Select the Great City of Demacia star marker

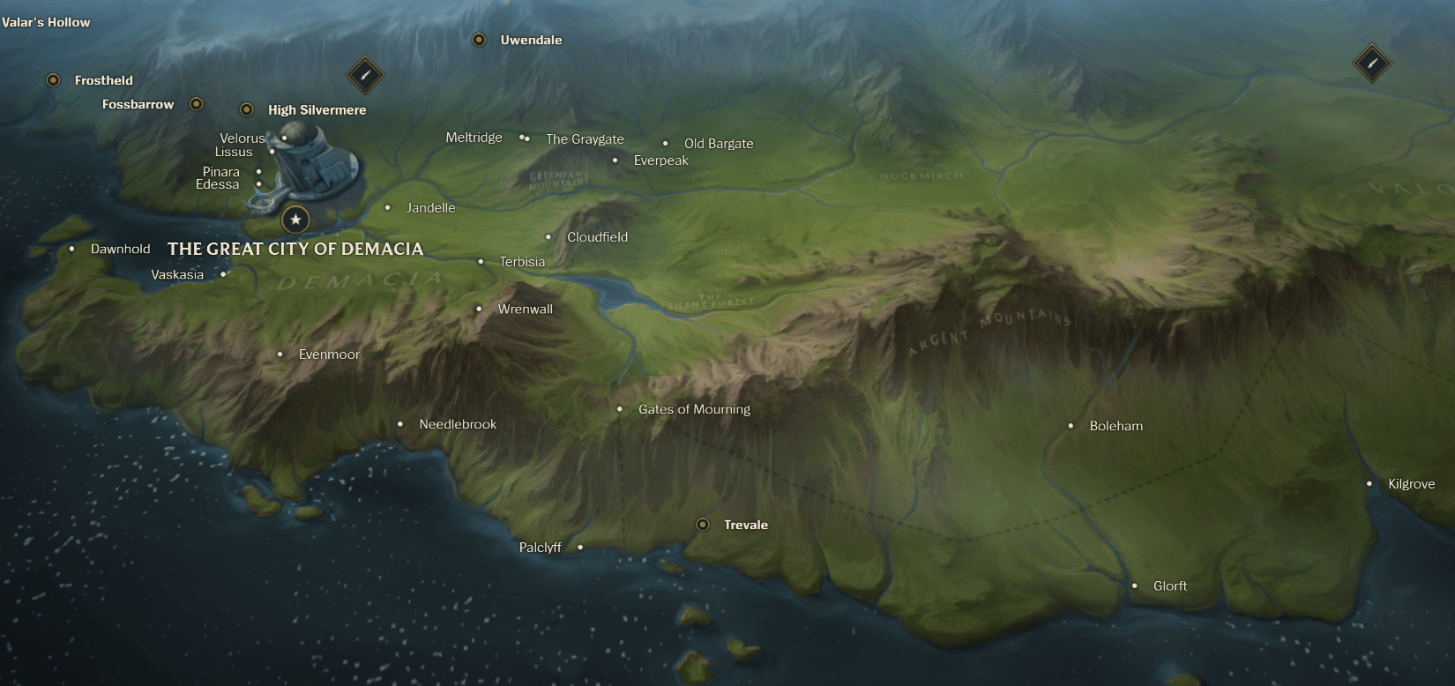tap(295, 219)
